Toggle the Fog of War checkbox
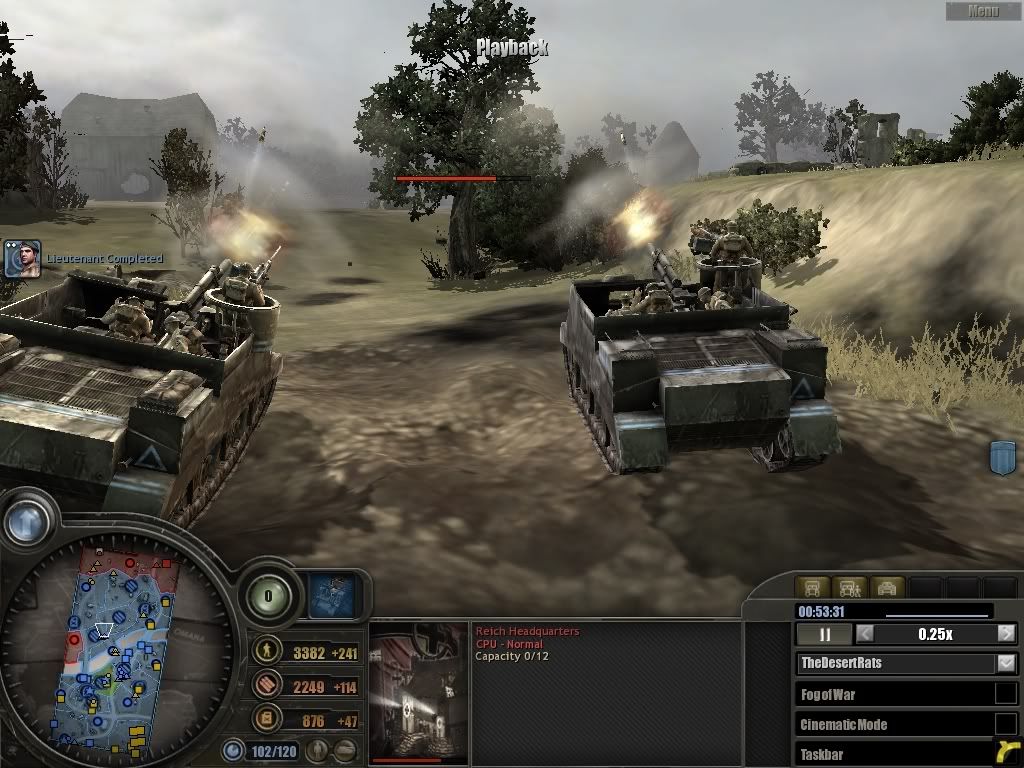The height and width of the screenshot is (768, 1024). (x=1005, y=694)
